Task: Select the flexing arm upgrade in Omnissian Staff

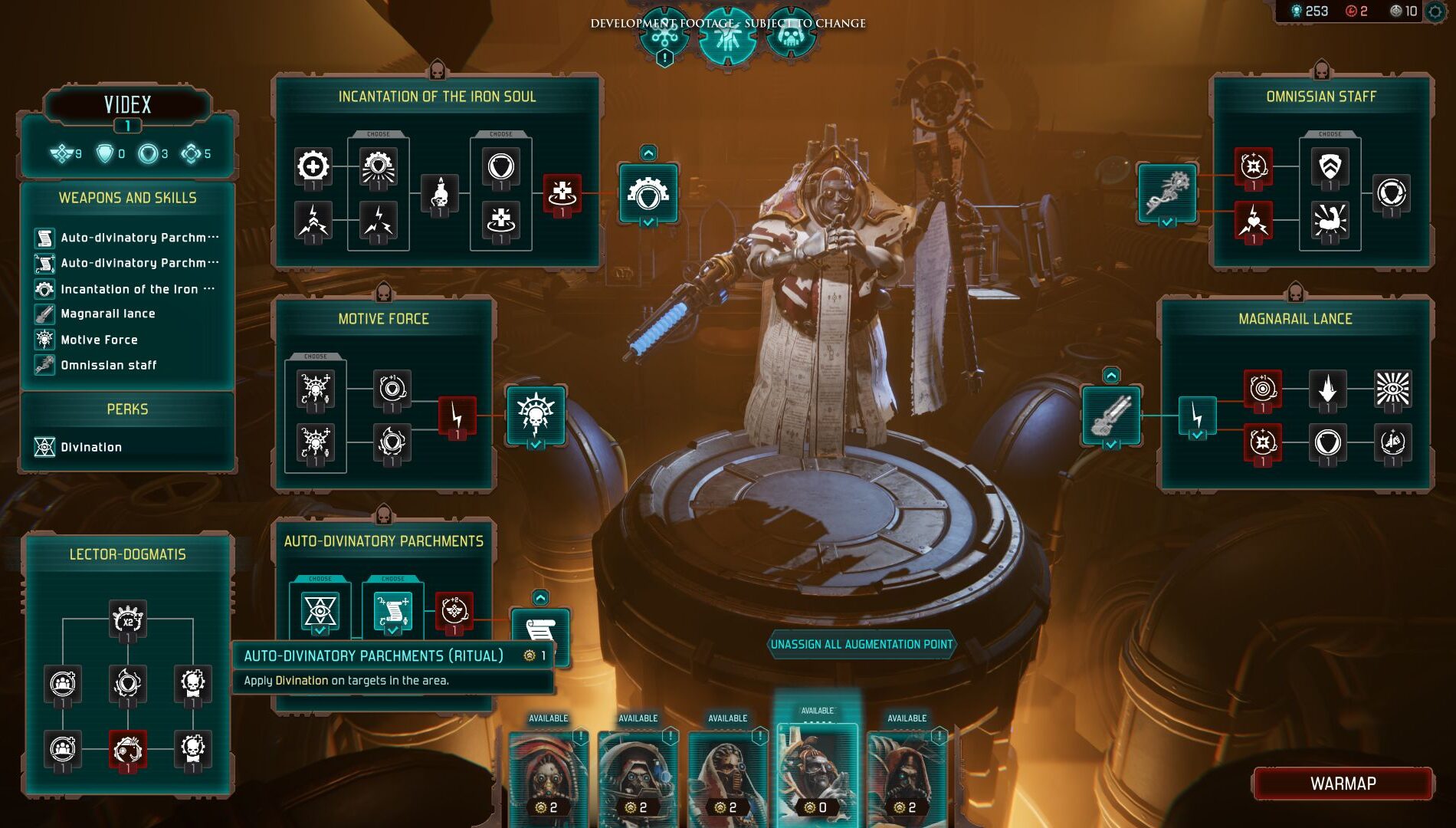Action: pyautogui.click(x=1330, y=221)
